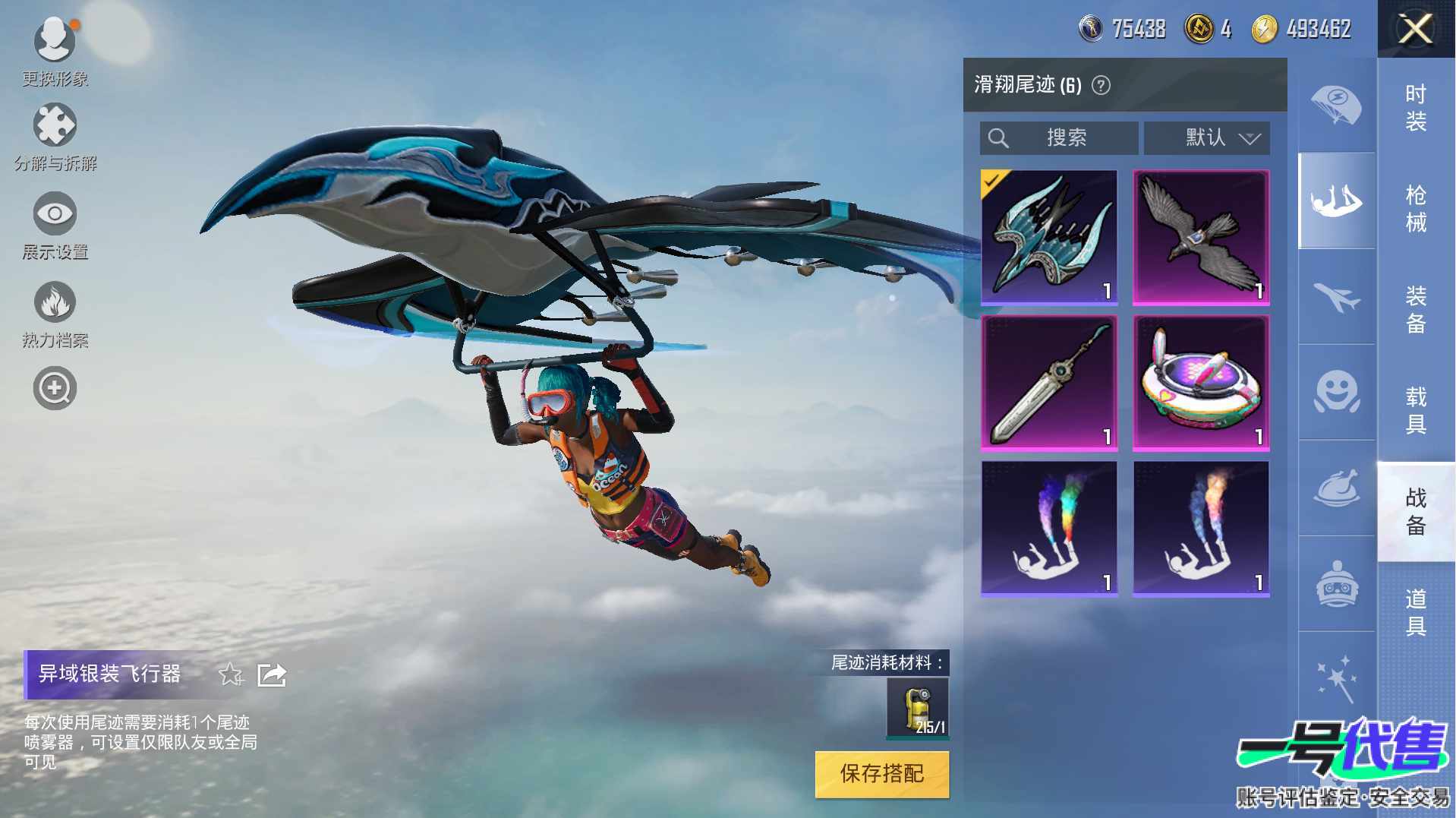Open the 默认 sort dropdown
This screenshot has height=818, width=1456.
coord(1207,137)
